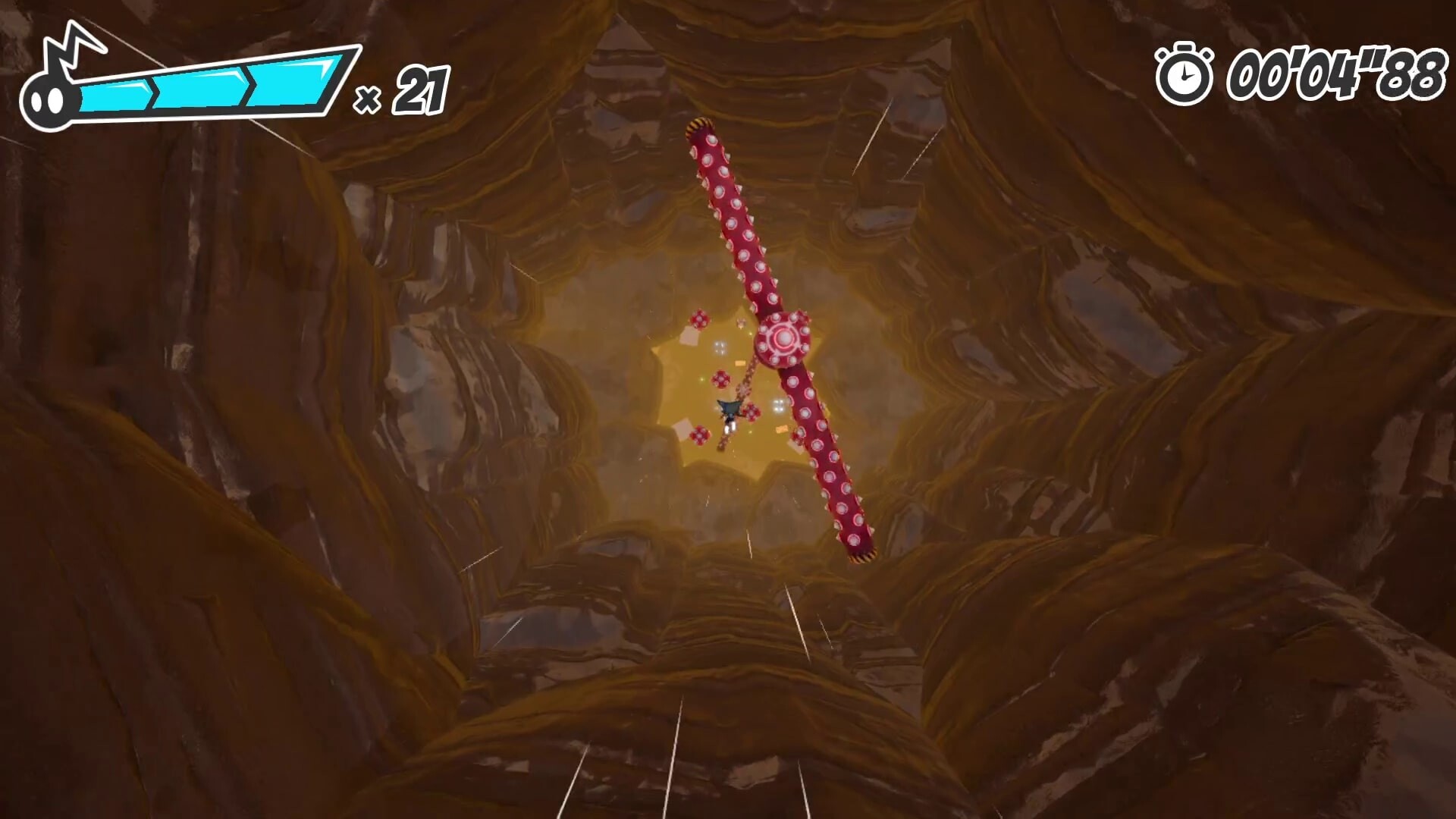1456x819 pixels.
Task: Click the pinwheel collectible left of the player
Action: [720, 380]
